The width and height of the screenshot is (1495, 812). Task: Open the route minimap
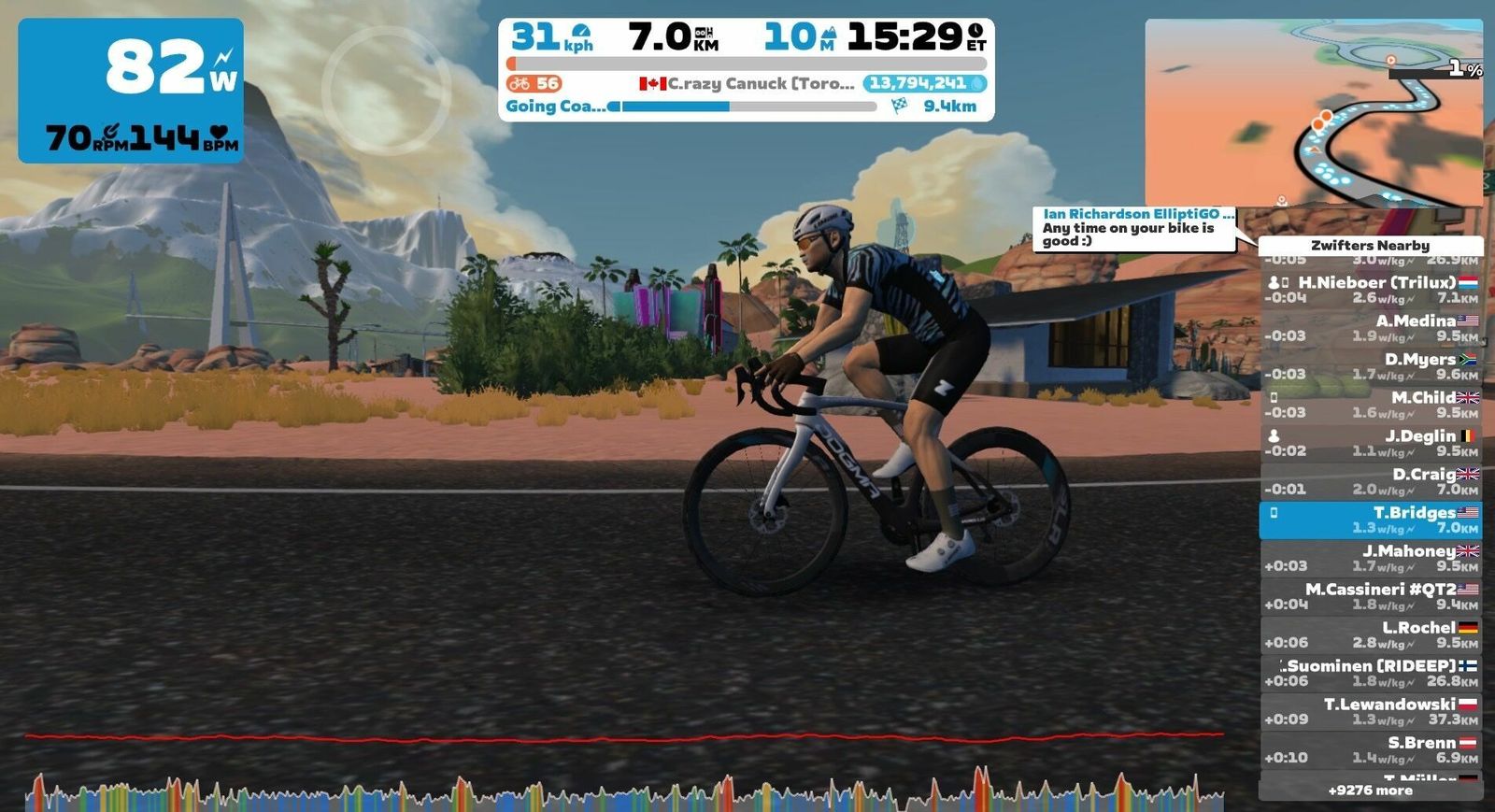click(1313, 112)
